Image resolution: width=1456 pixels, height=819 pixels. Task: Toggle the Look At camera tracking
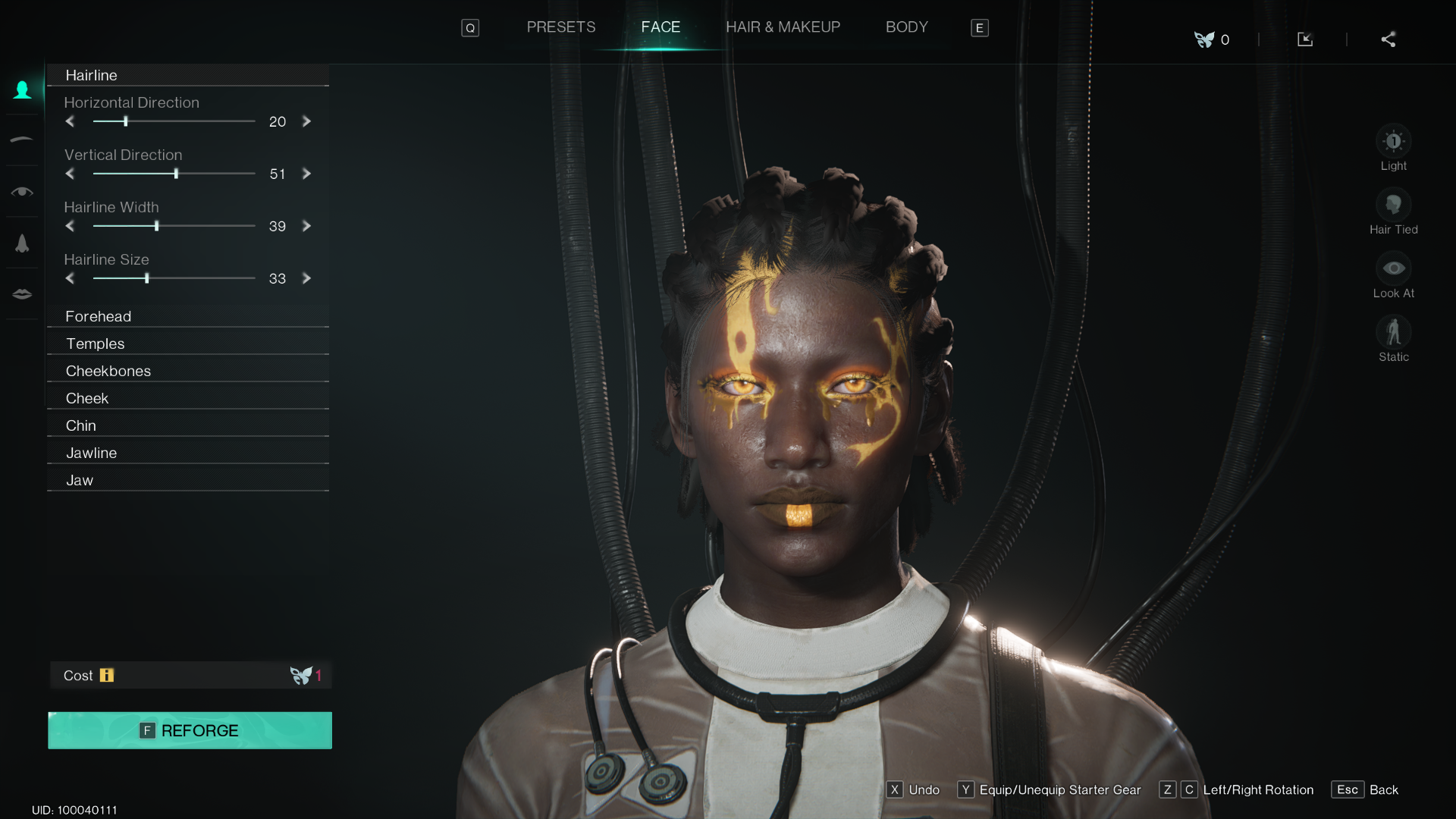pyautogui.click(x=1394, y=267)
